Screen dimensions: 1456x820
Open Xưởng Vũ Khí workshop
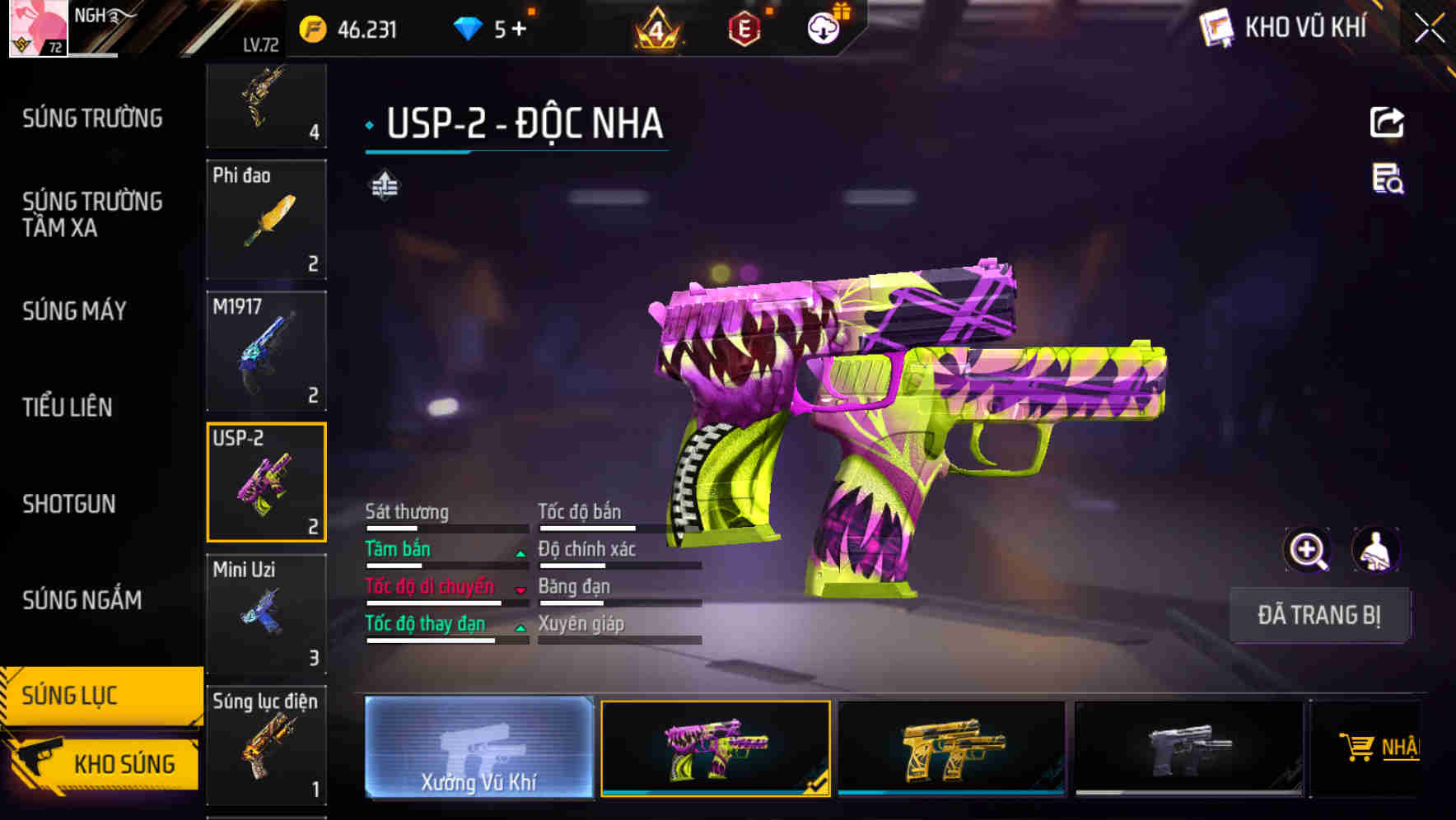[x=478, y=749]
